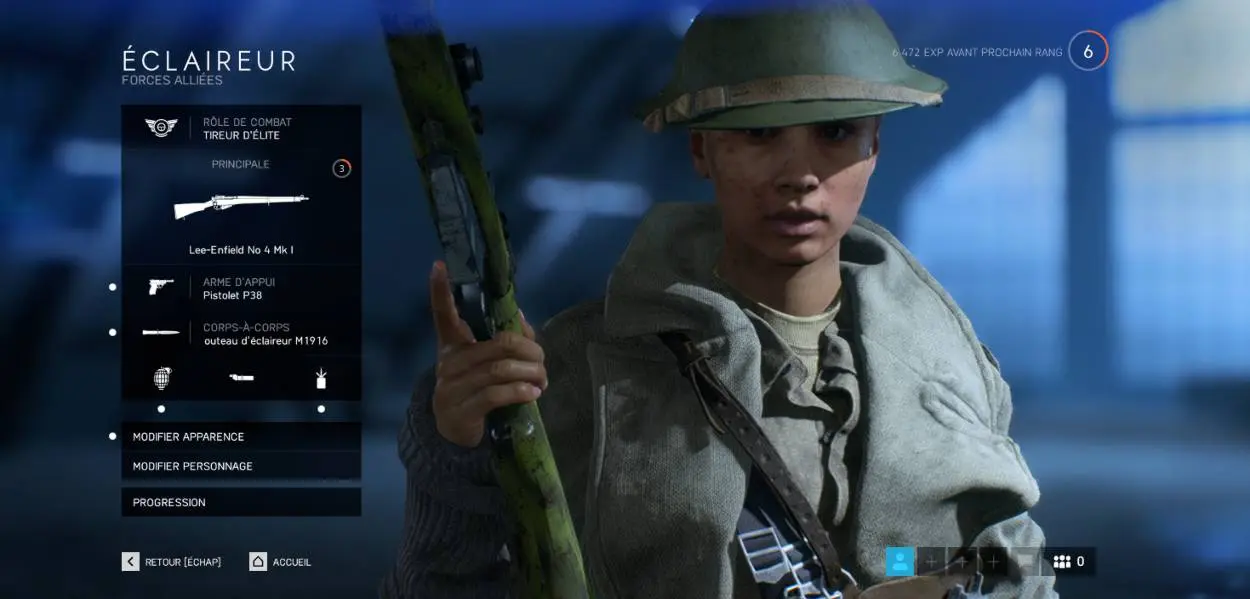This screenshot has width=1250, height=599.
Task: Select the grenade gadget slot
Action: click(x=162, y=378)
